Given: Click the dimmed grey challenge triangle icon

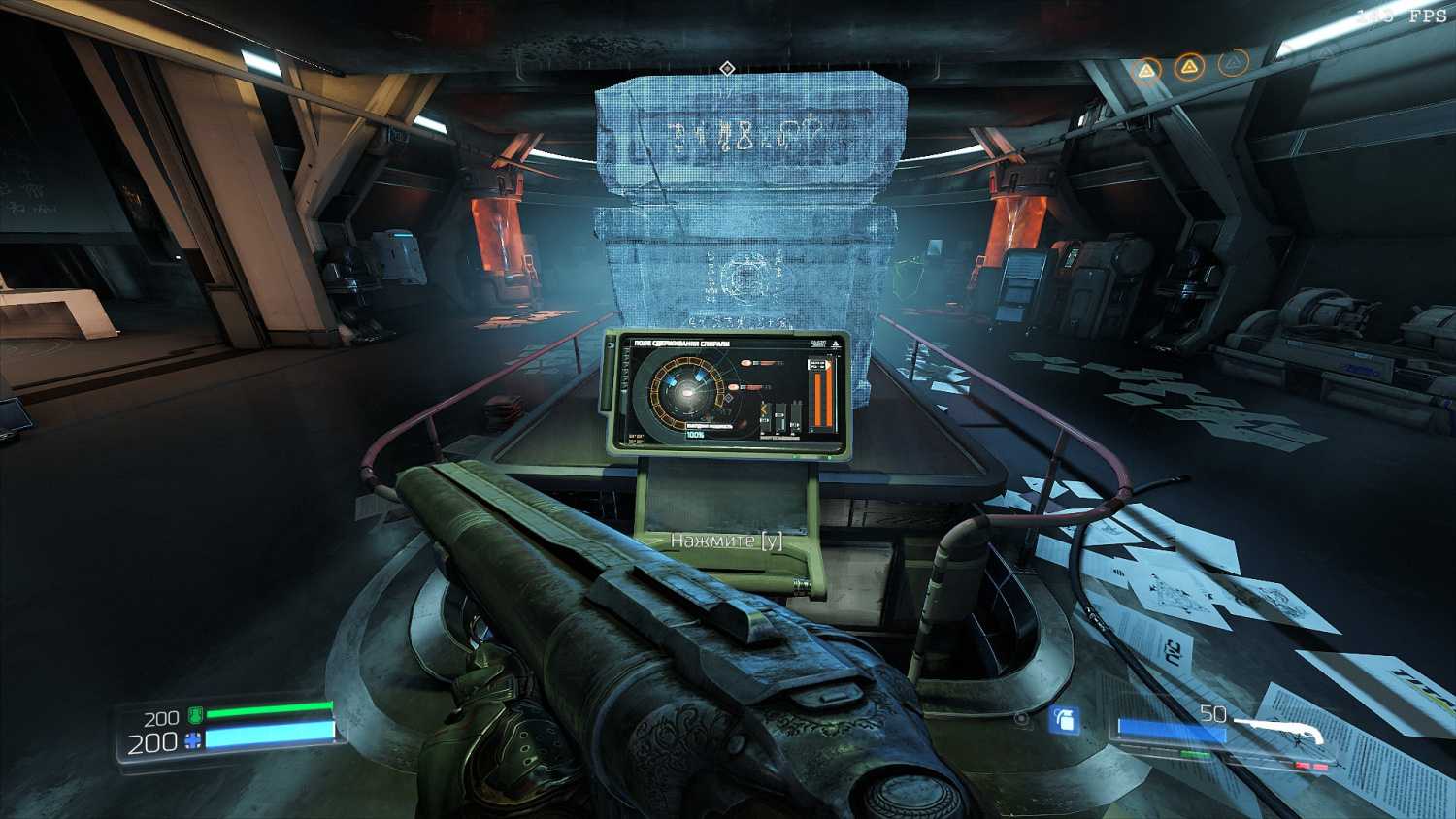Looking at the screenshot, I should coord(1232,64).
